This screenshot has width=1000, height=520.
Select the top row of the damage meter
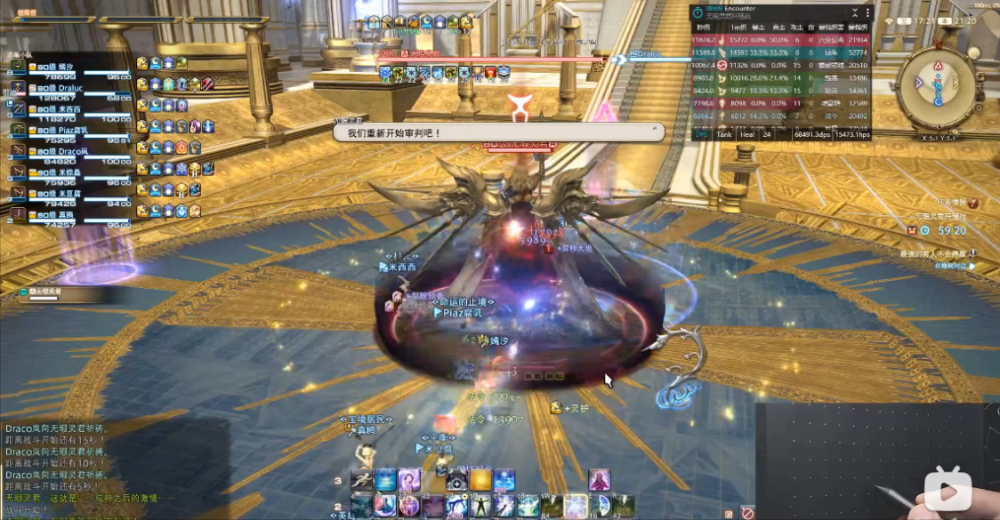click(780, 40)
